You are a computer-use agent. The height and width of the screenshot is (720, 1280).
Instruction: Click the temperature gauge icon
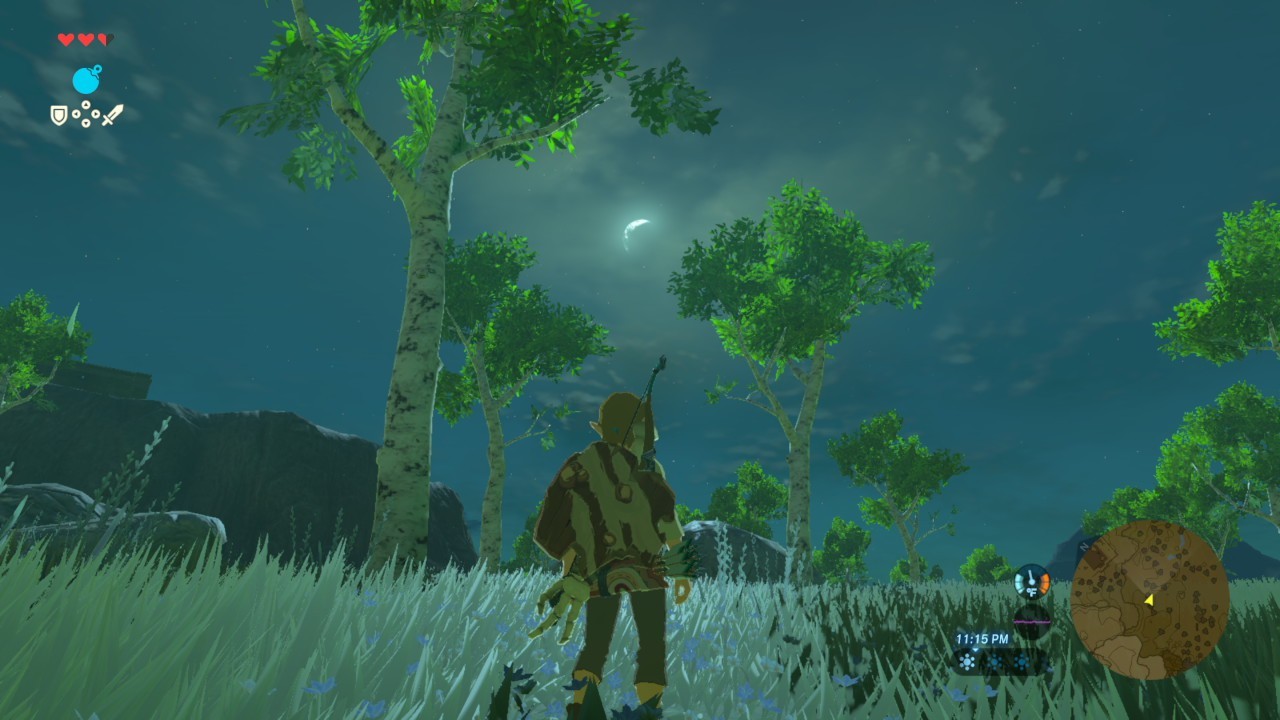(1031, 581)
